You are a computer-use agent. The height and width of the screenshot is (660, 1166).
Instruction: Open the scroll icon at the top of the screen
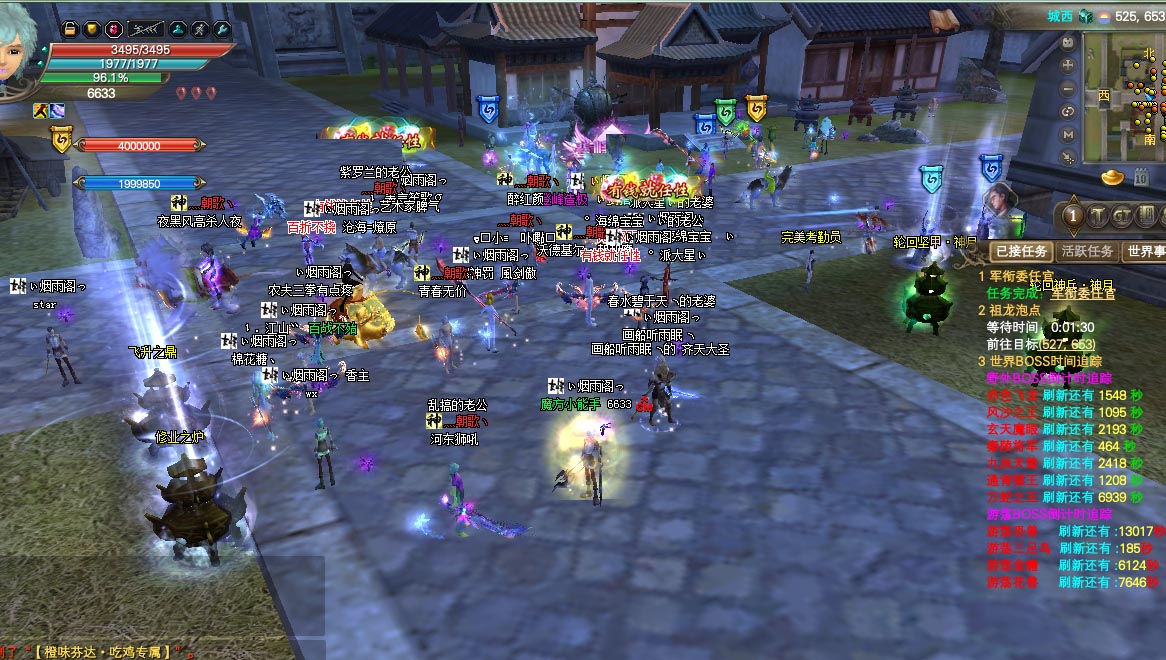pos(943,21)
